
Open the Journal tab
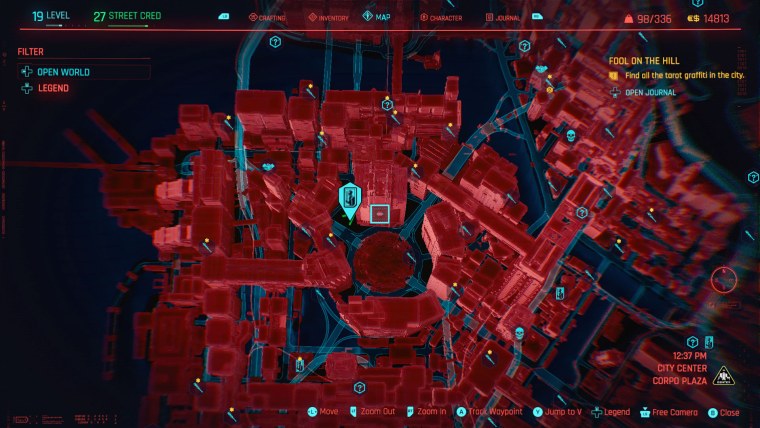pyautogui.click(x=503, y=17)
